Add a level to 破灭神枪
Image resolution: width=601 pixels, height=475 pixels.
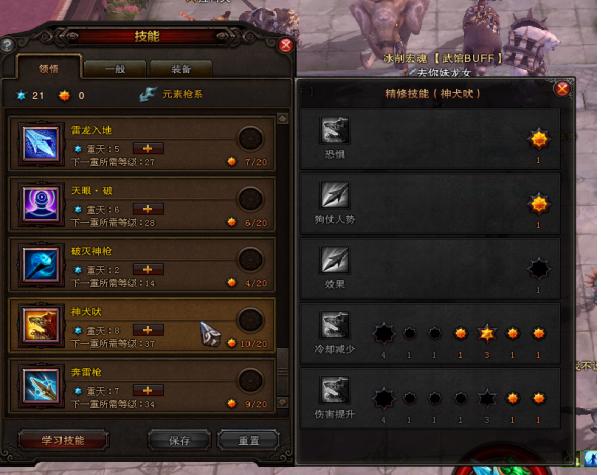[149, 269]
